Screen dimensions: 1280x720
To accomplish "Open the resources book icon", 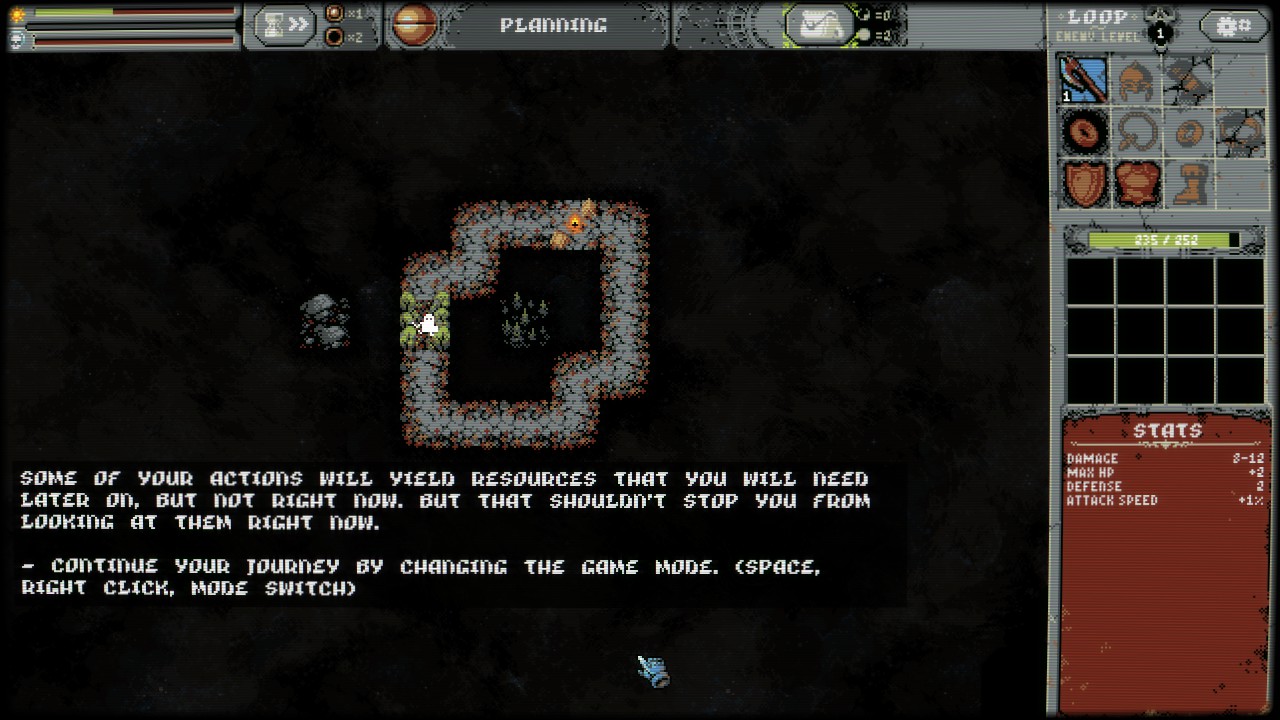I will pyautogui.click(x=819, y=26).
